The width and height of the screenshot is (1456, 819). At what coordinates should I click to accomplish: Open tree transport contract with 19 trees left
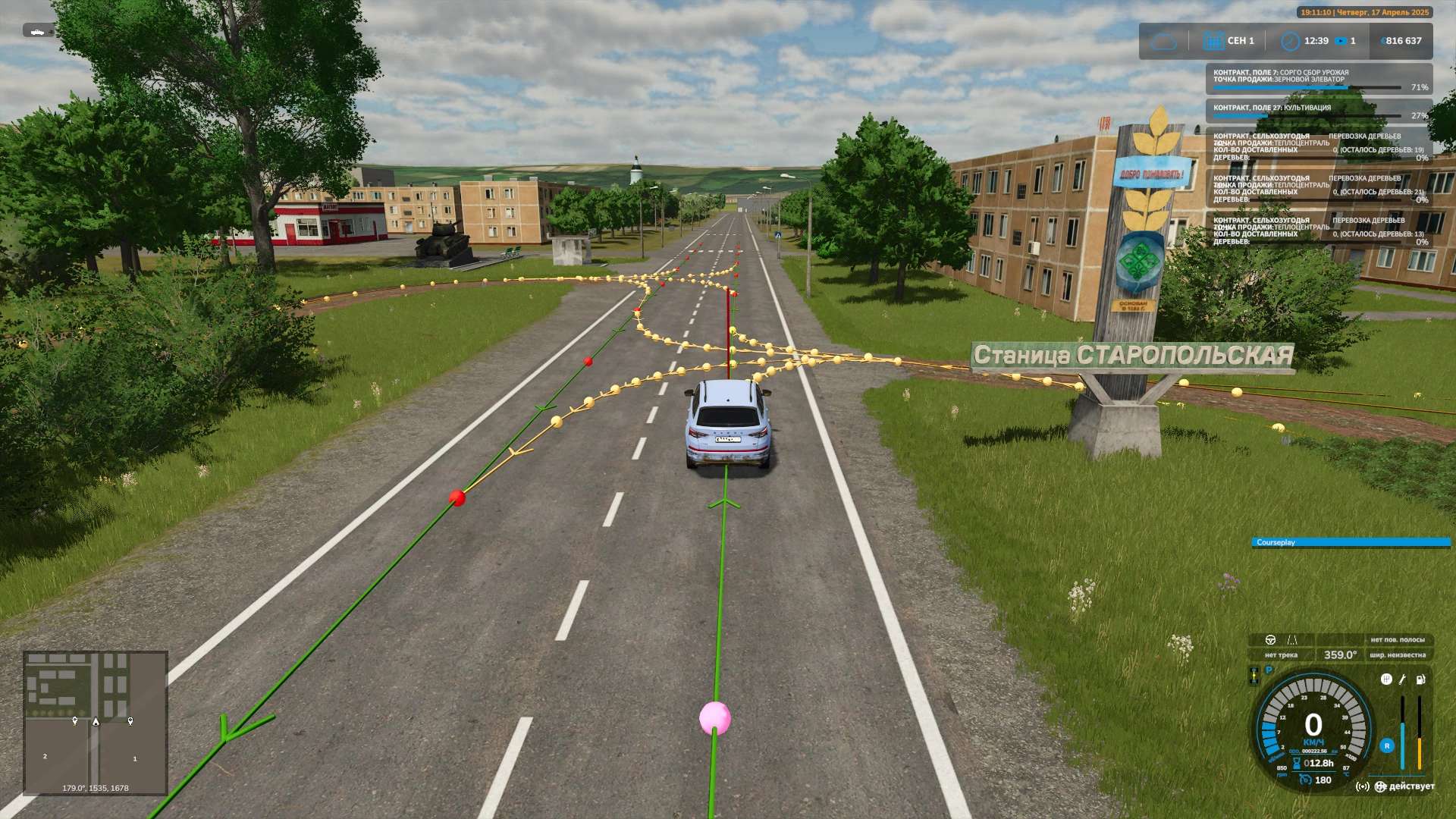1319,147
